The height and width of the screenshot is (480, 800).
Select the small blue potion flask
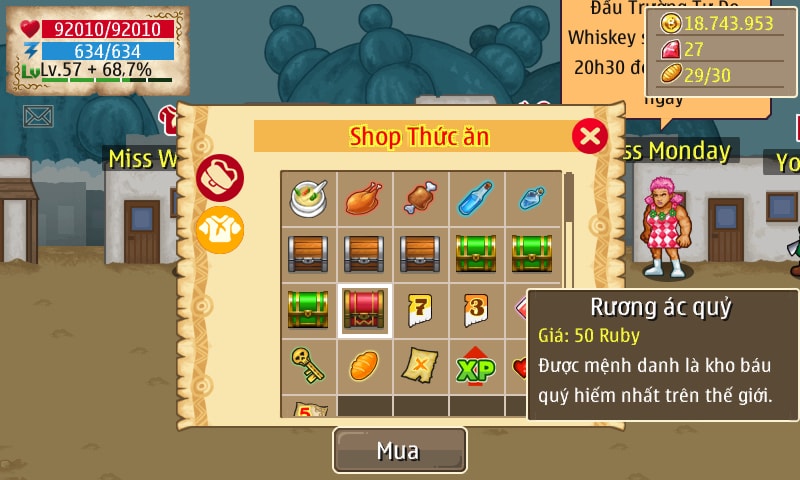click(531, 197)
